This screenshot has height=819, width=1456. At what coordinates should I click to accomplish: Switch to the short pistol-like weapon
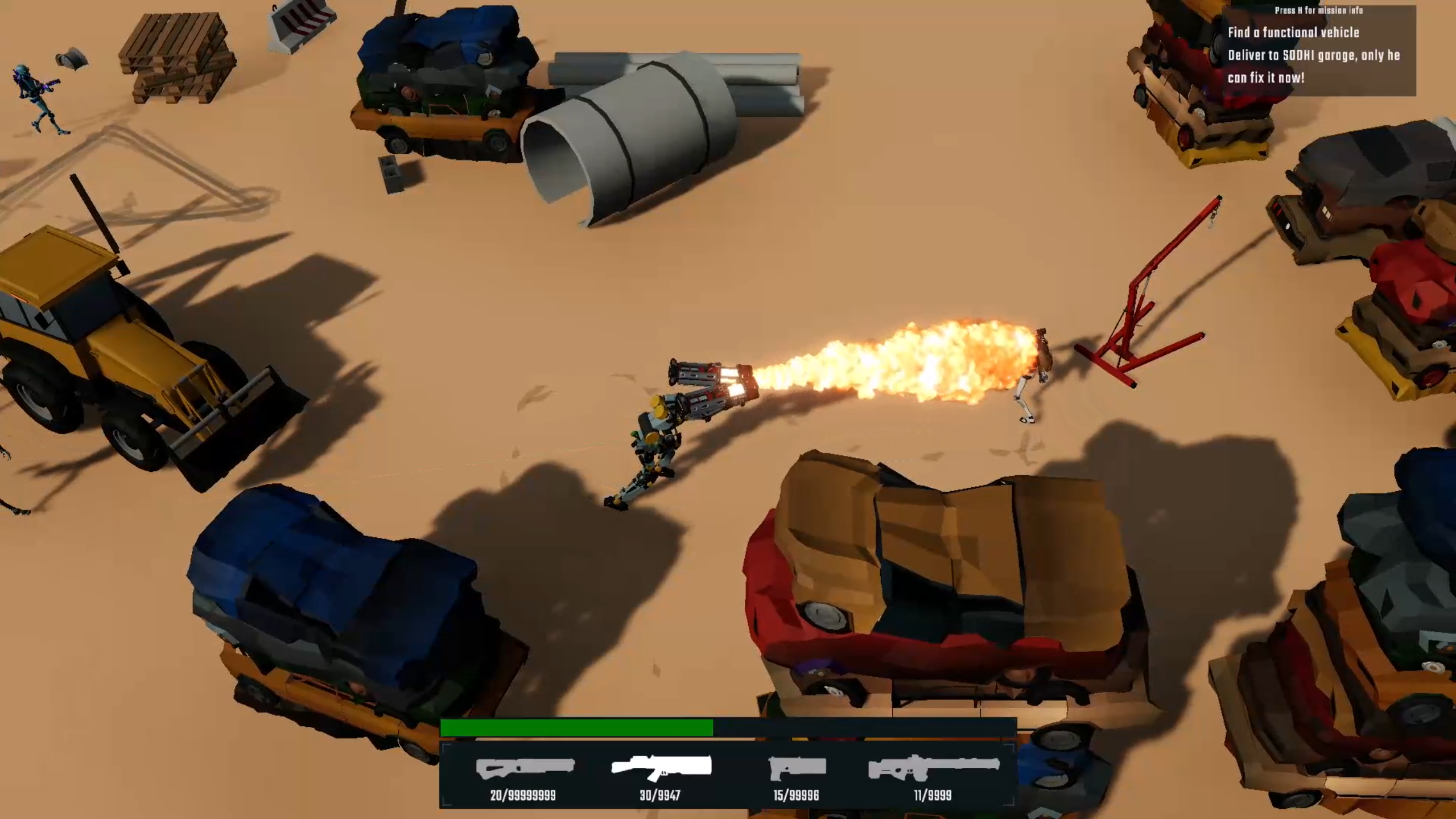click(797, 768)
